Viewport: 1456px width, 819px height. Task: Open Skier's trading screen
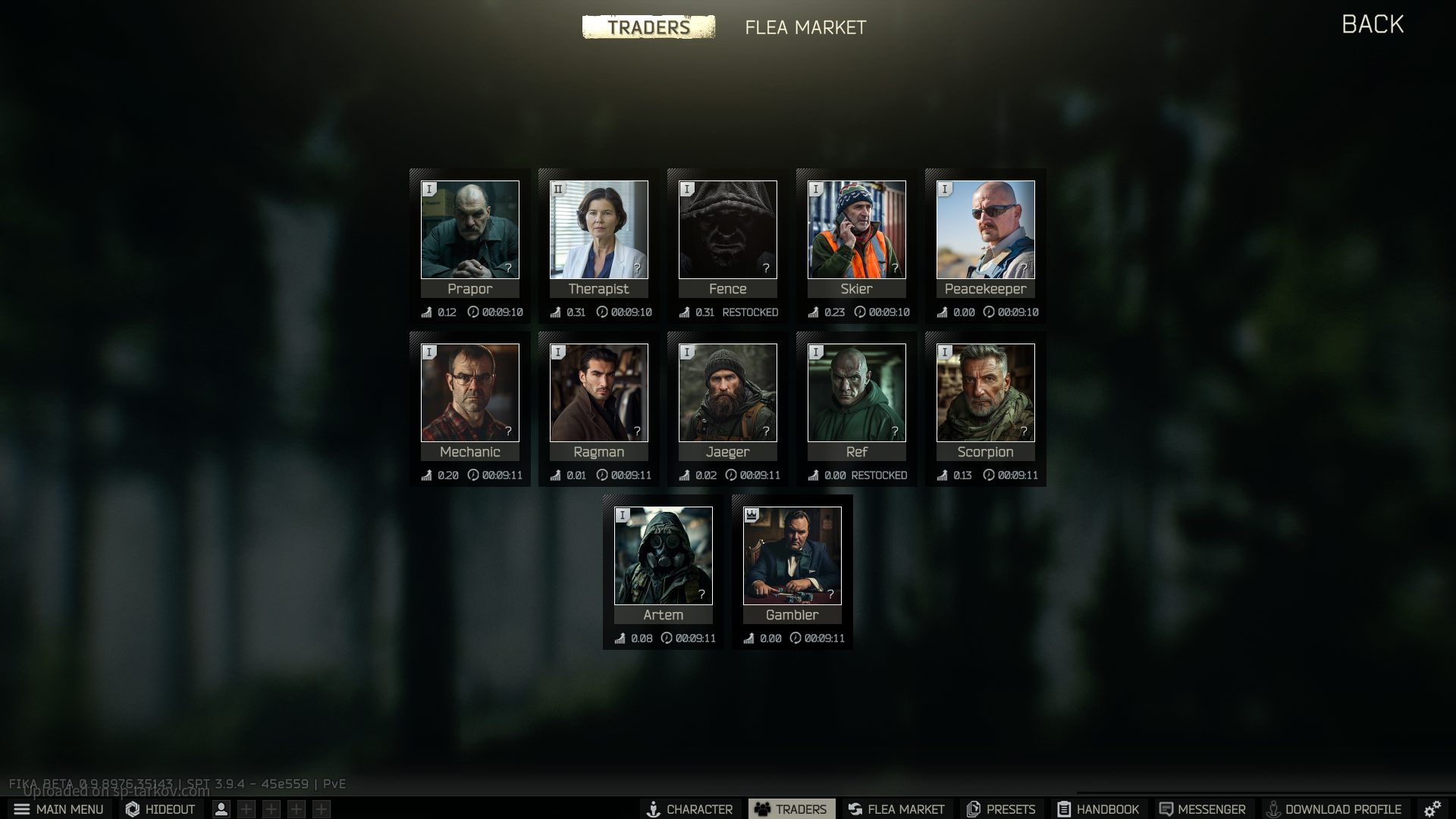[857, 230]
